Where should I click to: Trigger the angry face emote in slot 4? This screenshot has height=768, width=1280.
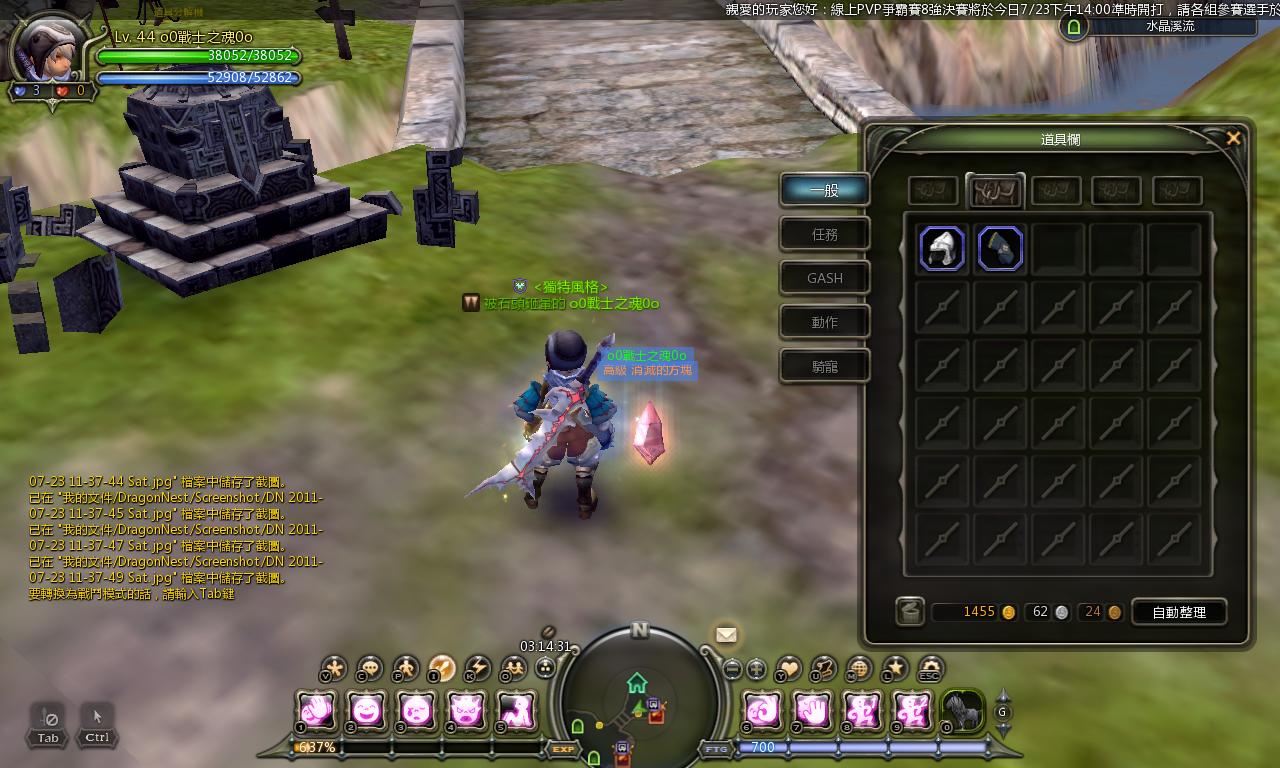[x=465, y=711]
